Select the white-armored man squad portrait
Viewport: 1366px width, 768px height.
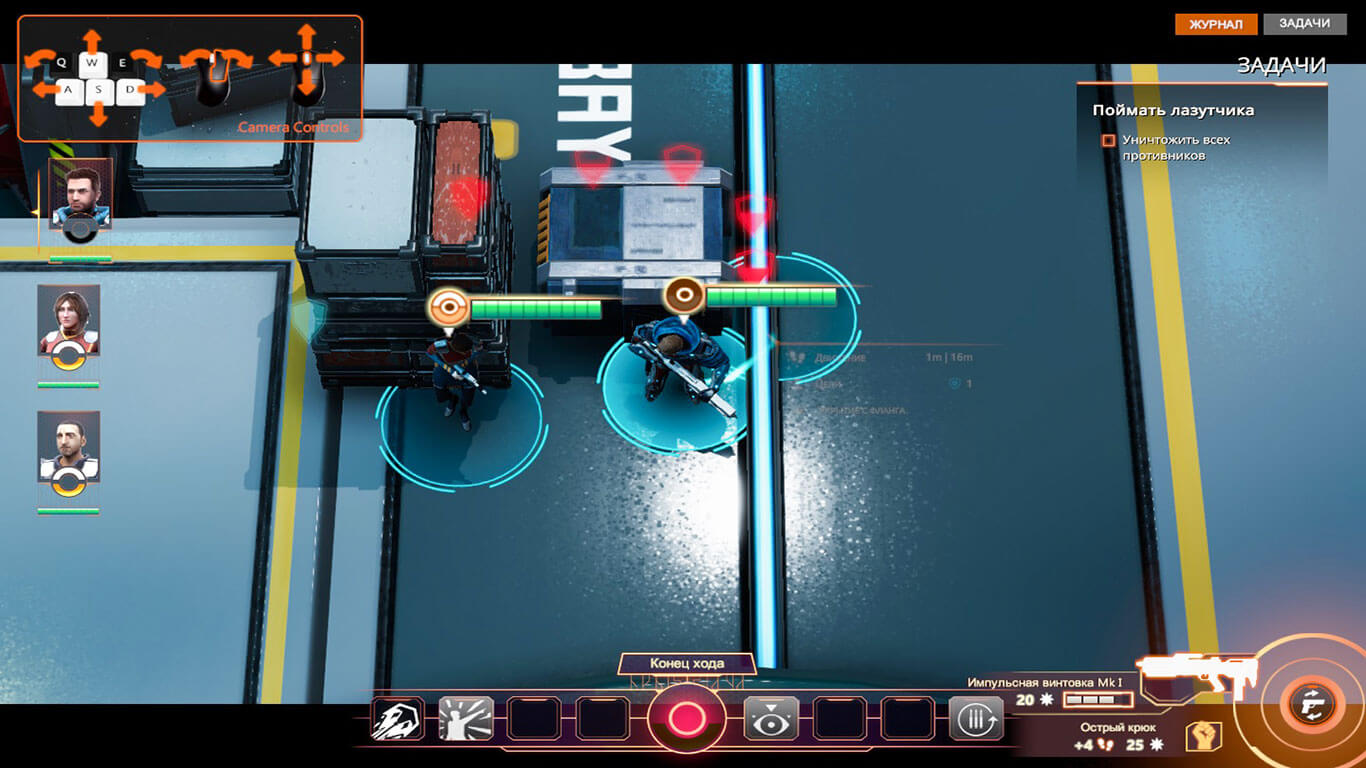(x=69, y=446)
